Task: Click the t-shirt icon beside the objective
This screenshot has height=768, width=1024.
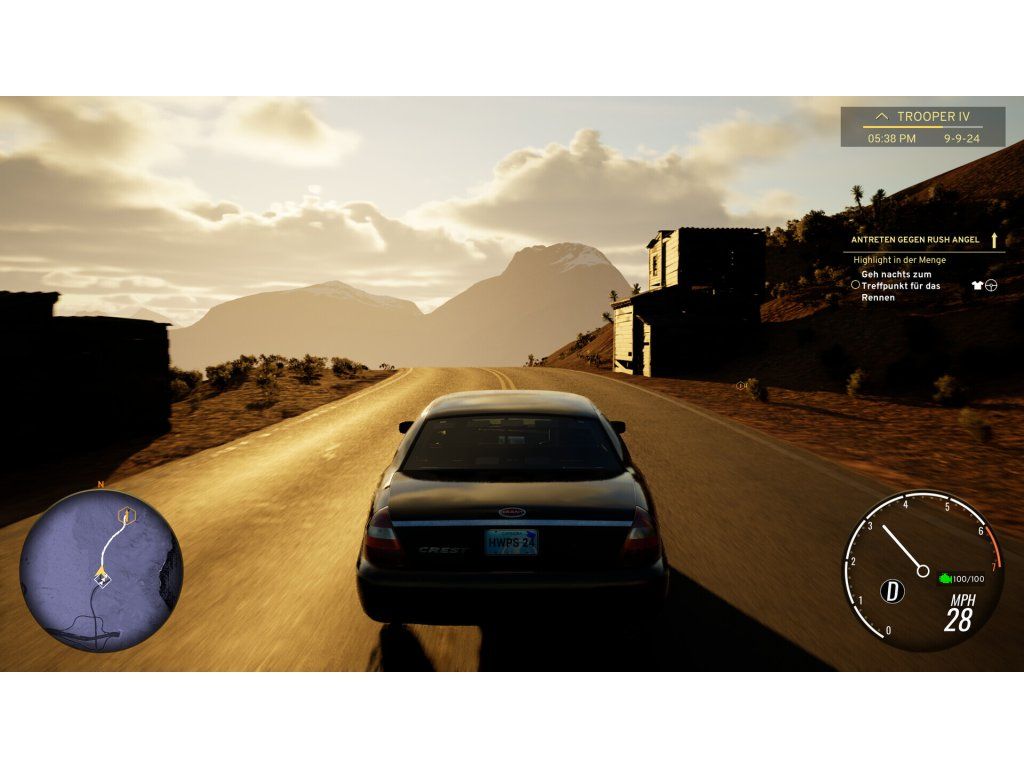Action: pos(977,285)
